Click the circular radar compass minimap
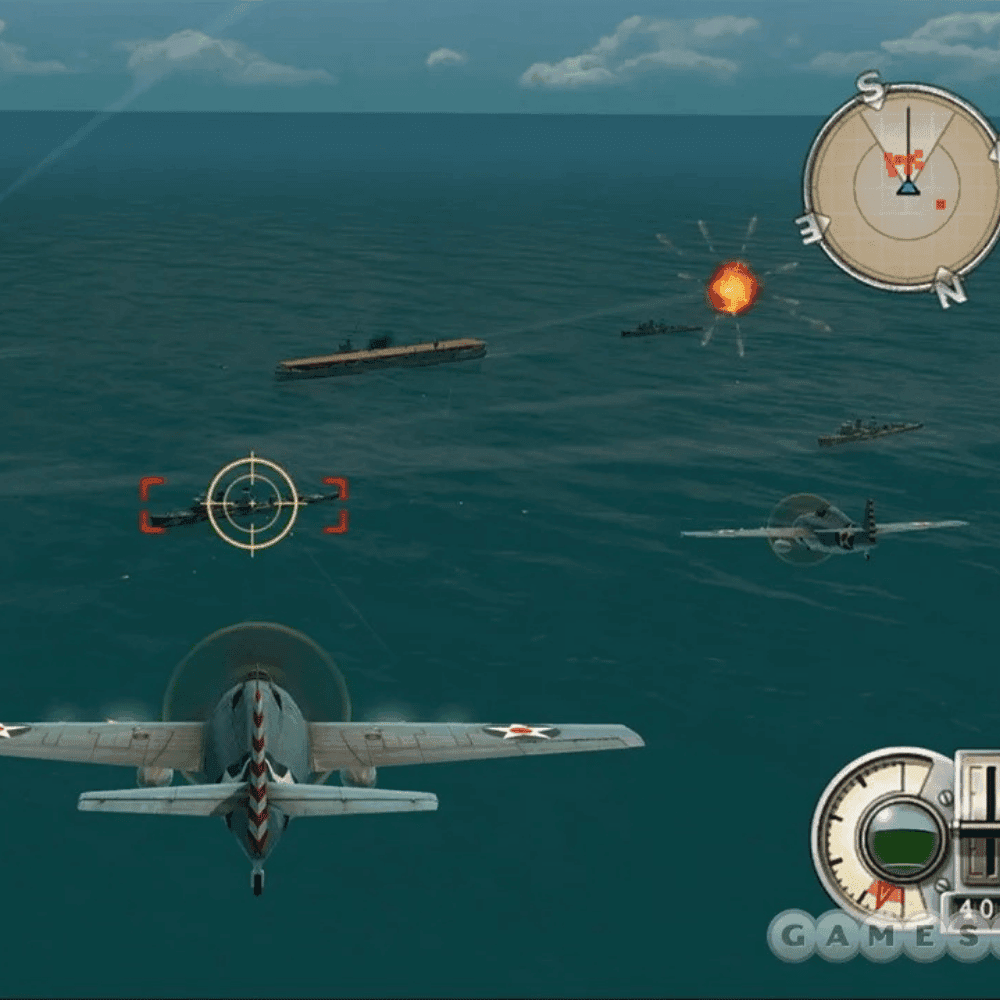Screen dimensions: 1000x1000 [x=906, y=187]
